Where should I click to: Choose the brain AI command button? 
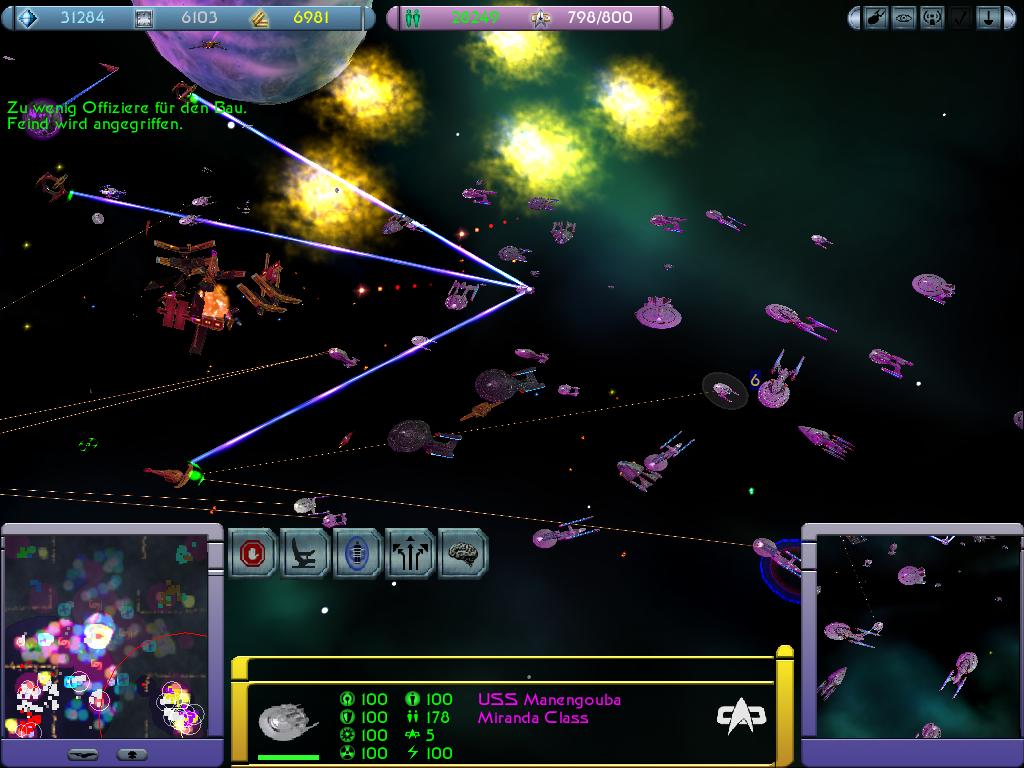[462, 553]
